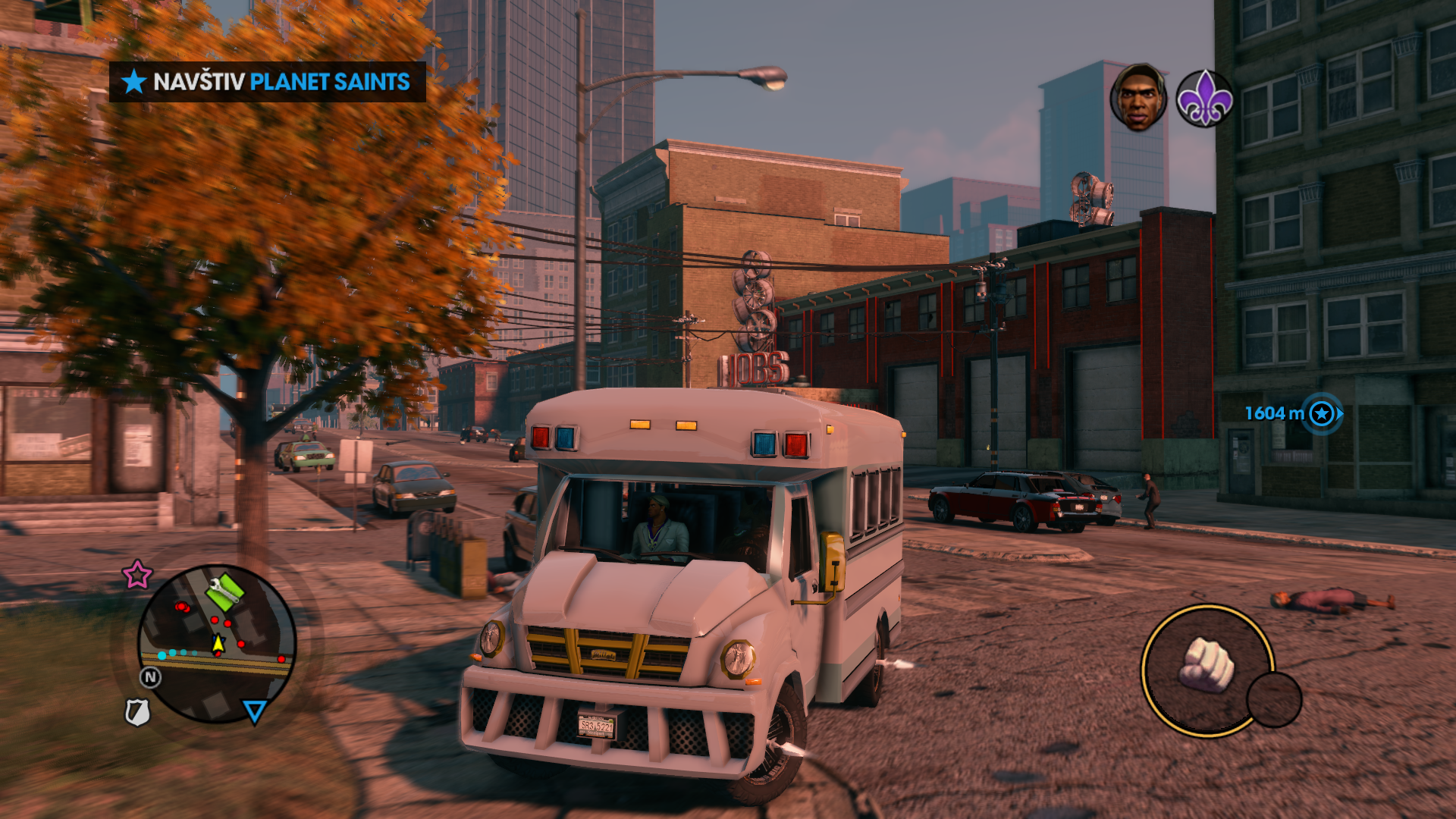1456x819 pixels.
Task: Click the blue star waypoint distance marker
Action: (1322, 414)
